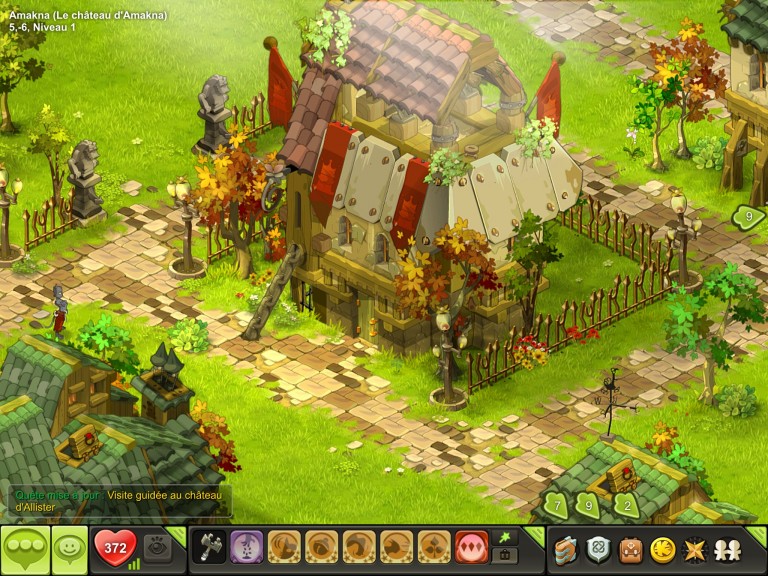The image size is (768, 576).
Task: Select the hammer weapon attack slot
Action: click(x=208, y=547)
